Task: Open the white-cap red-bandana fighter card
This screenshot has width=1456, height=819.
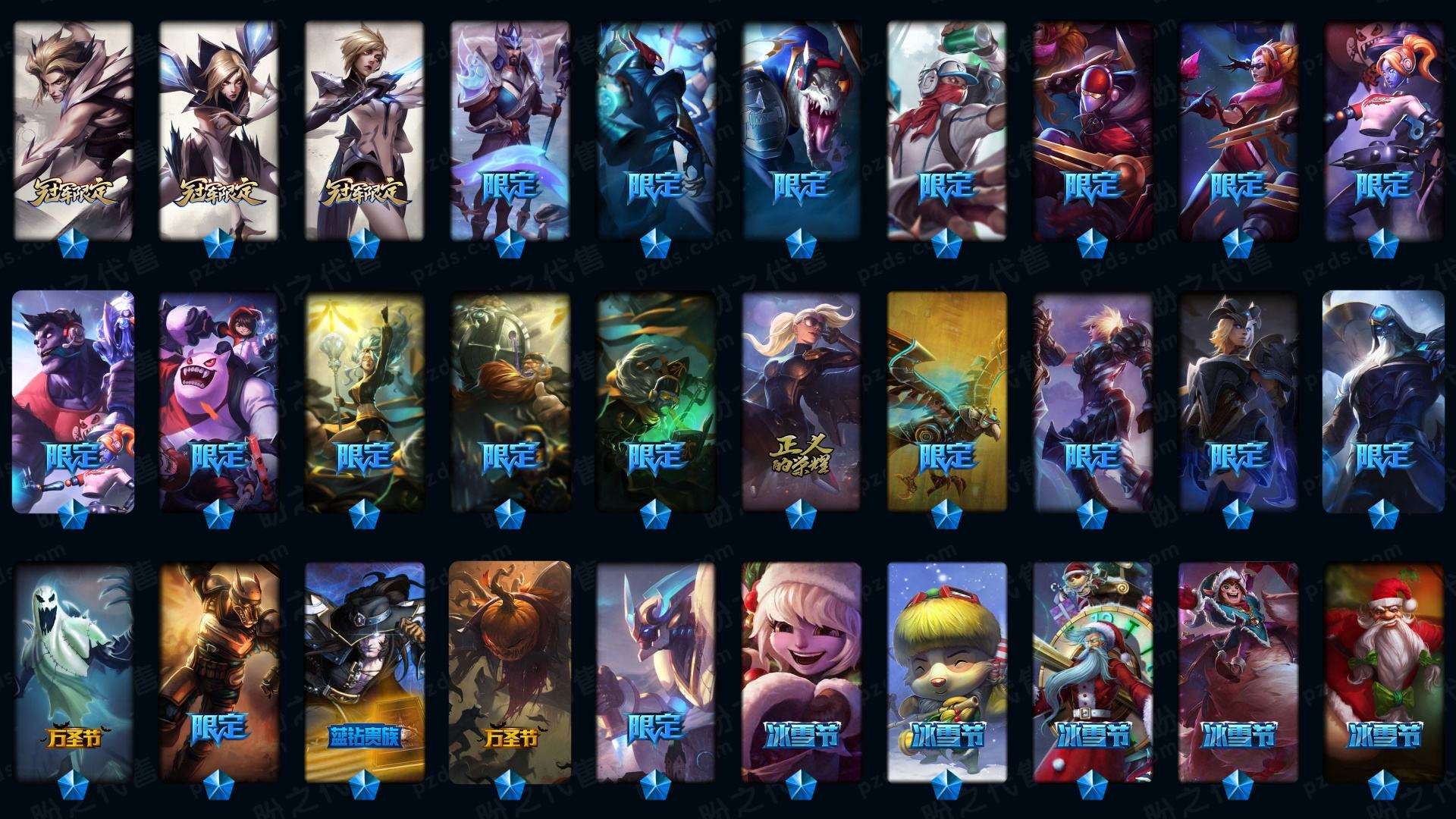Action: (946, 129)
